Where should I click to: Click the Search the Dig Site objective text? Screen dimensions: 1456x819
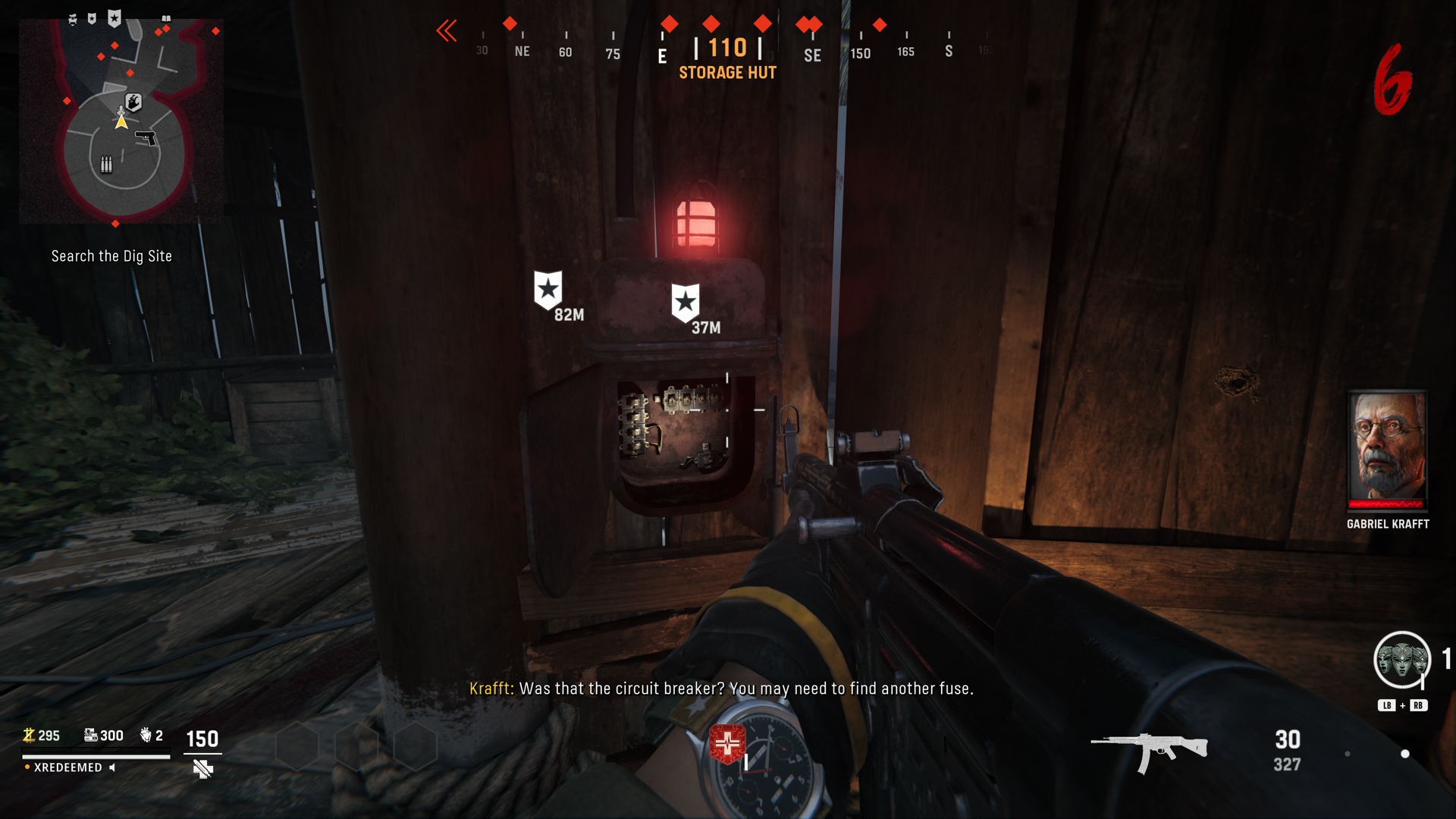[x=111, y=256]
